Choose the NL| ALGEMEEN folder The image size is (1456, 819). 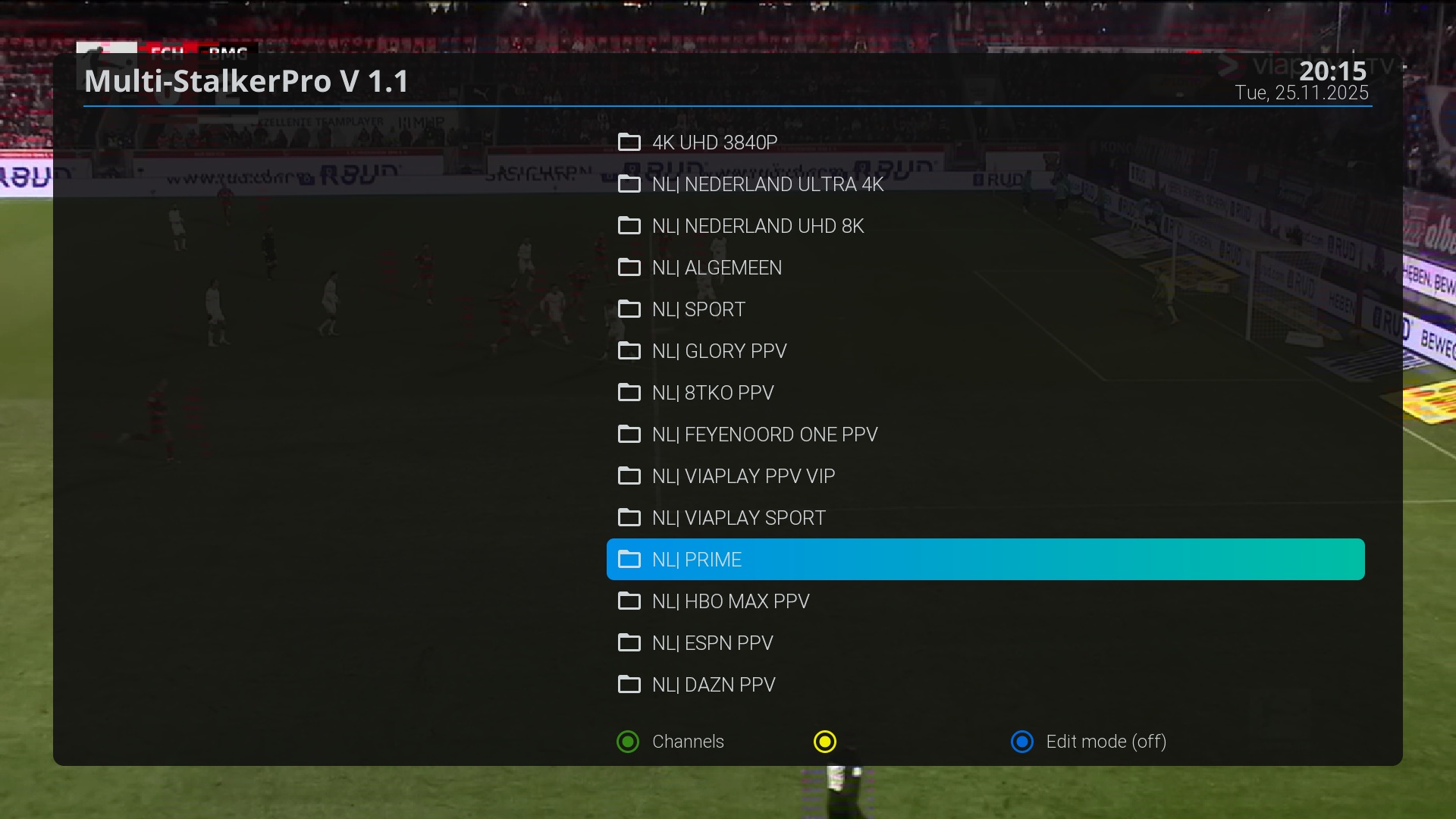coord(717,268)
